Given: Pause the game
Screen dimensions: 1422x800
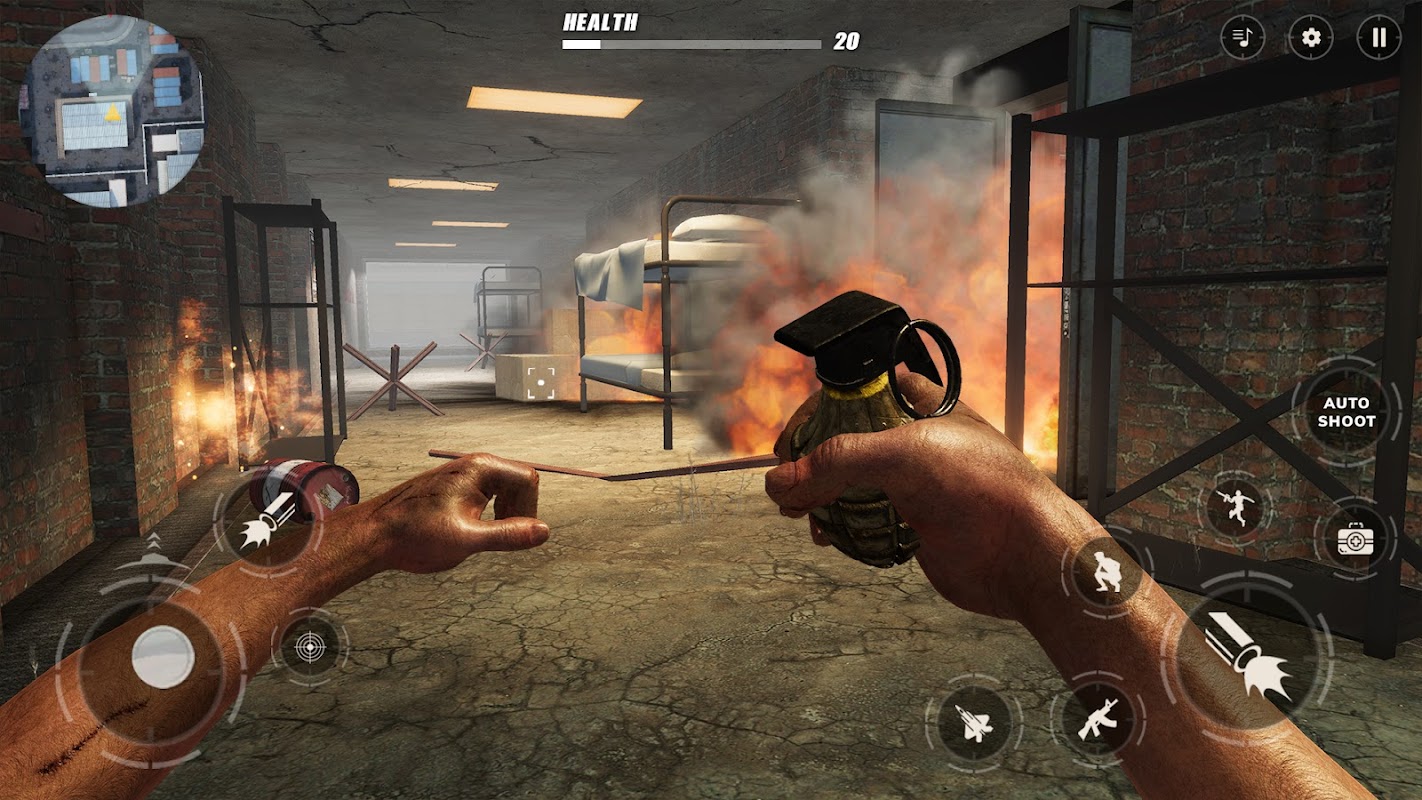Looking at the screenshot, I should click(x=1378, y=39).
